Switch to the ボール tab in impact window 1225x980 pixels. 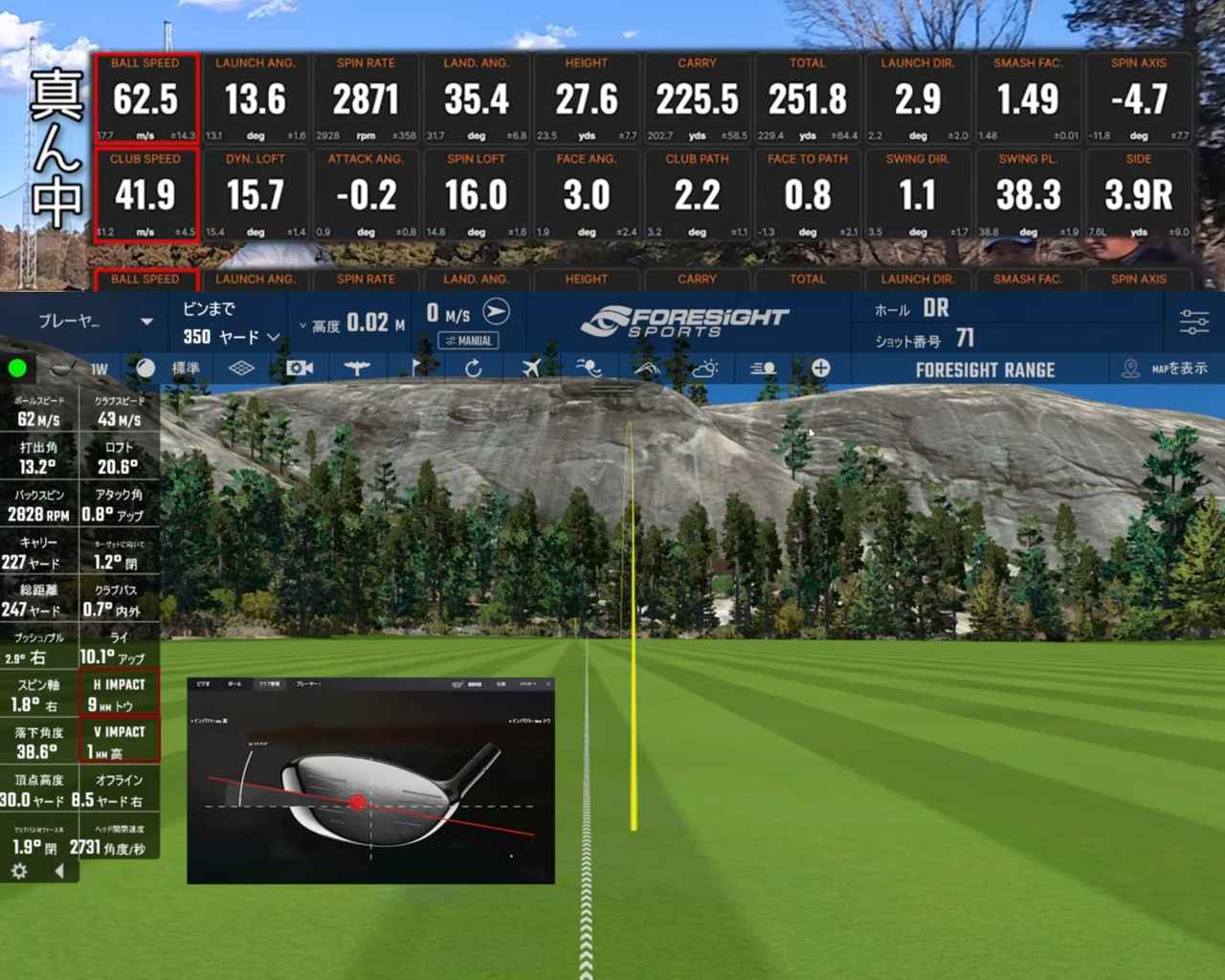[x=234, y=684]
